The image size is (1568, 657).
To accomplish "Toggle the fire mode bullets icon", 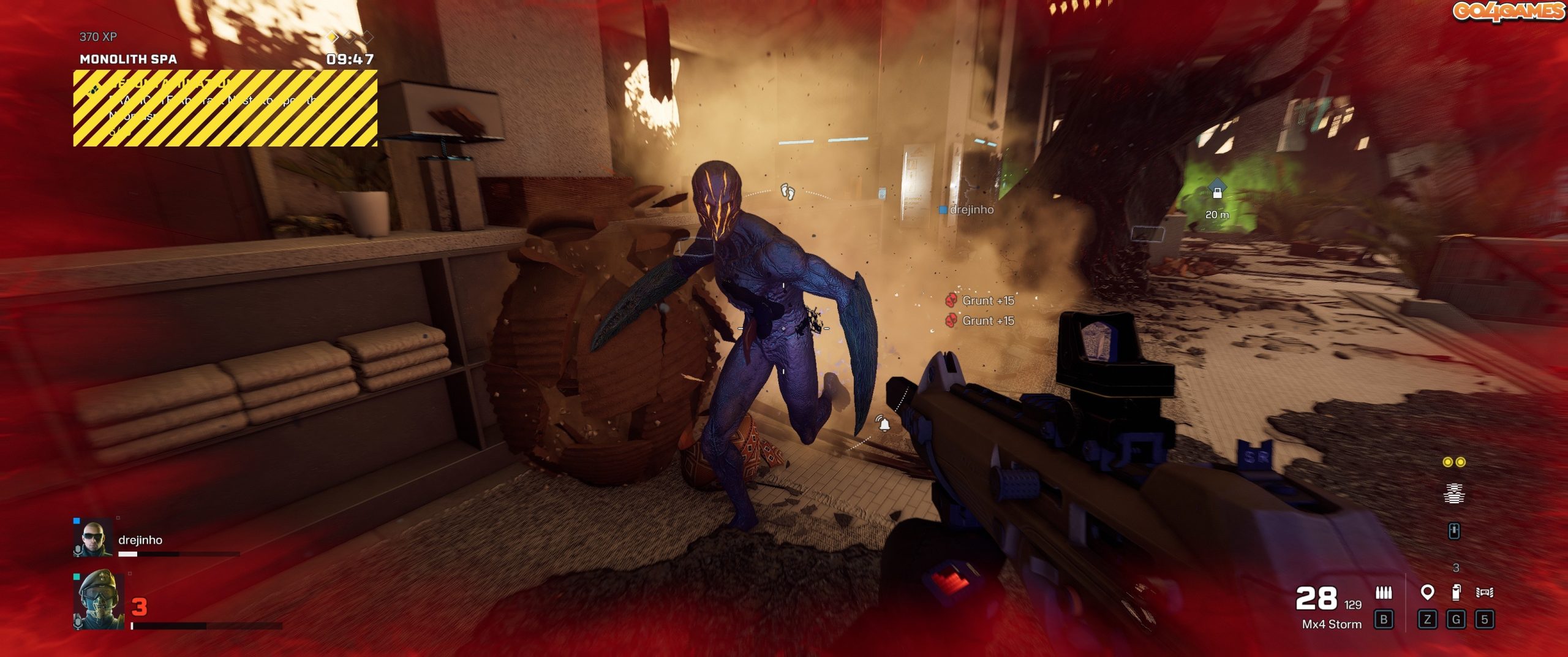I will pyautogui.click(x=1384, y=592).
